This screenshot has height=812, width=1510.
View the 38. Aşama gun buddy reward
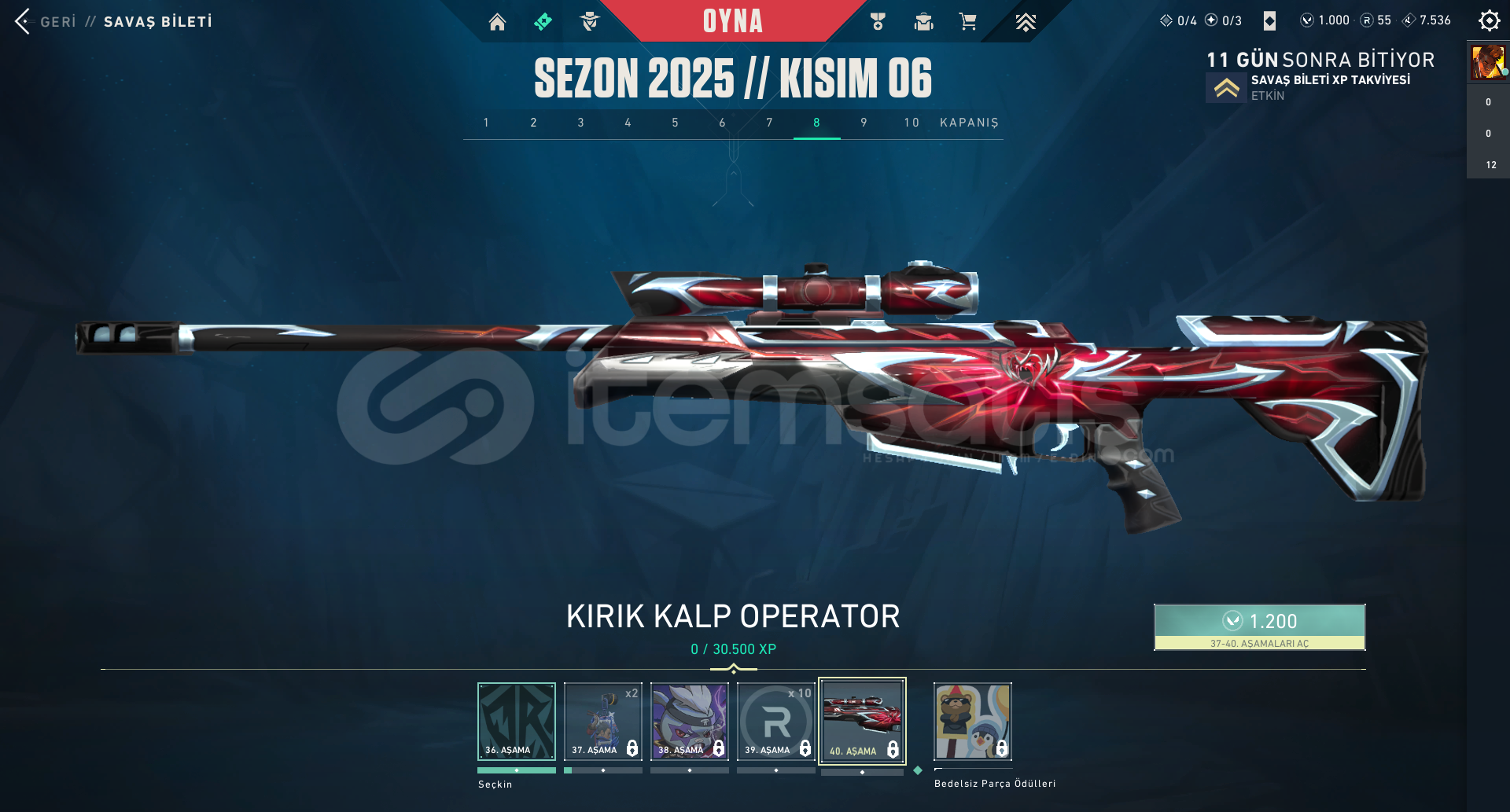pyautogui.click(x=690, y=721)
